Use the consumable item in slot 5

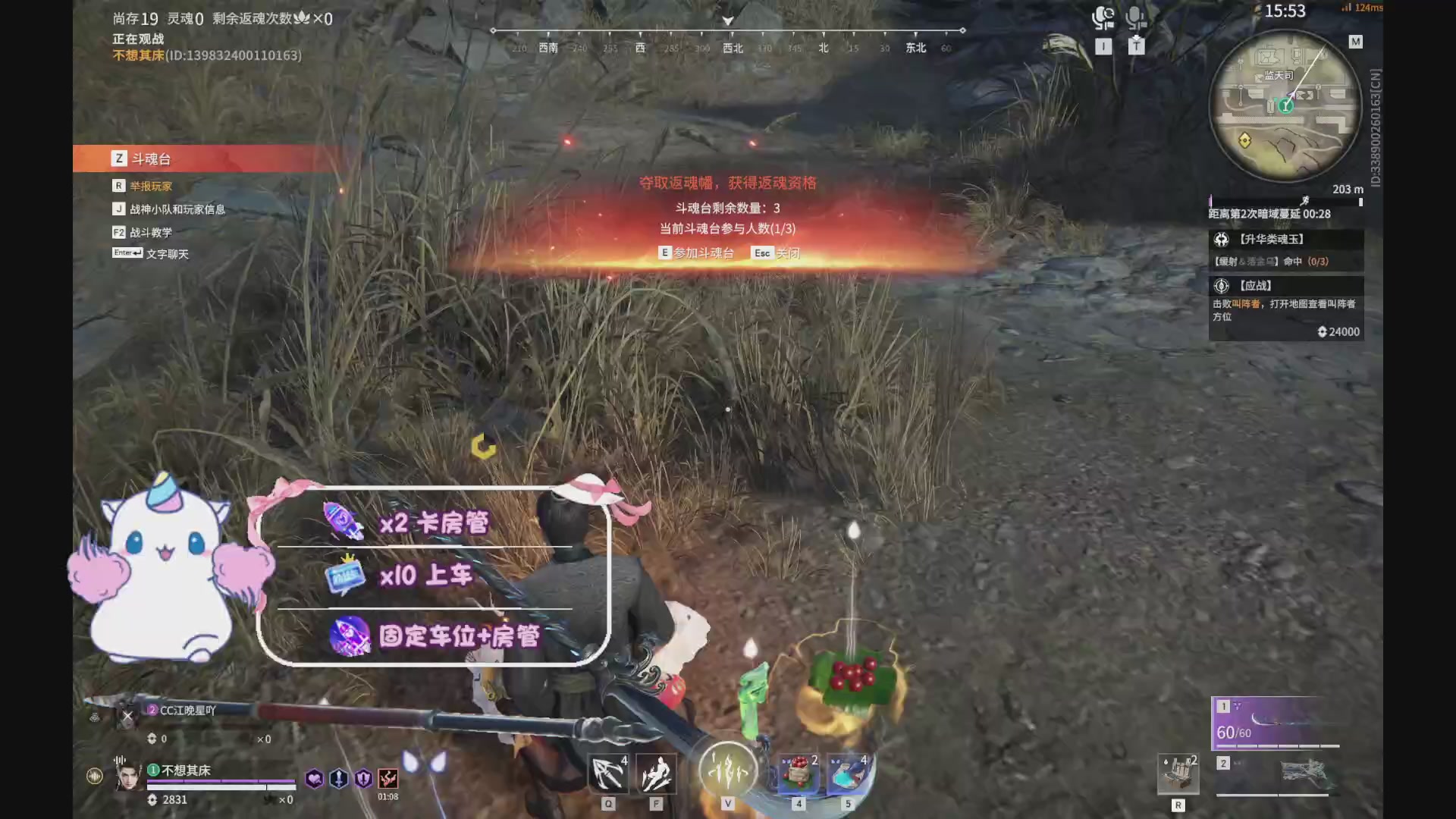click(x=848, y=774)
